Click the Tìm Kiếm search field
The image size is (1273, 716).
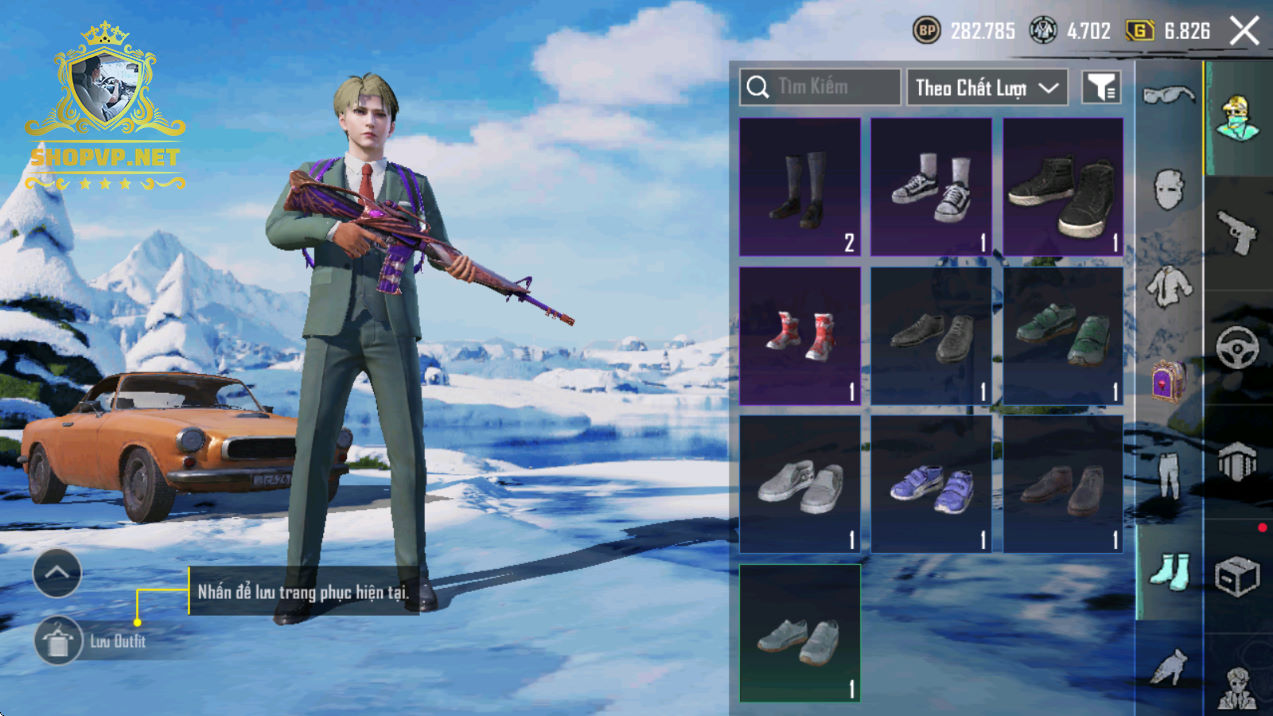(x=820, y=87)
